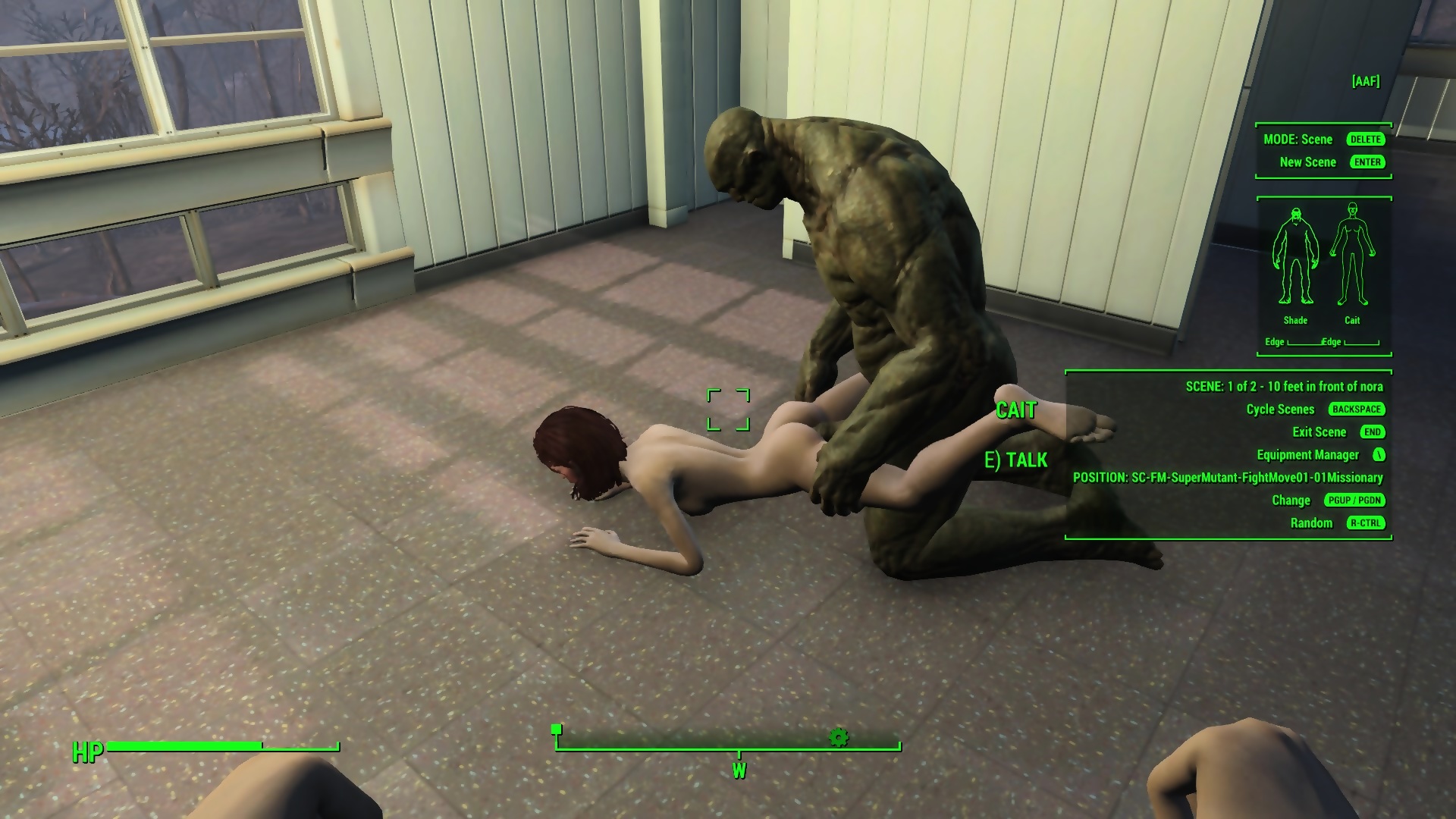1456x819 pixels.
Task: Click the MODE: Scene option
Action: click(1298, 140)
